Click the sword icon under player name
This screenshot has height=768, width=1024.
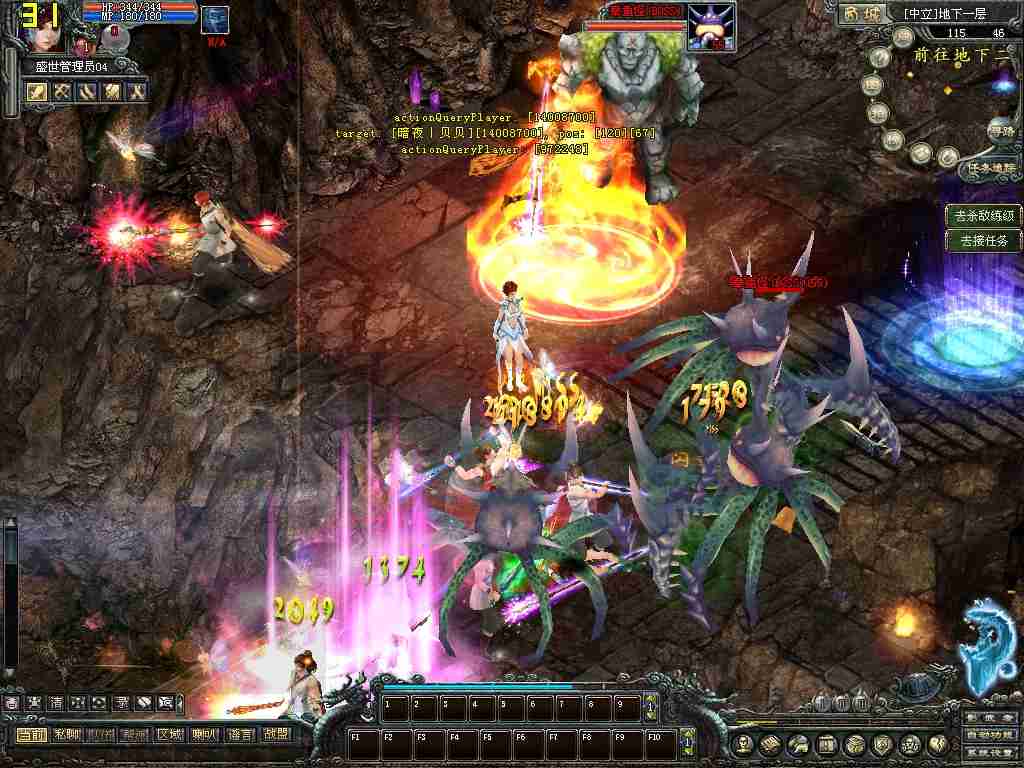[38, 92]
